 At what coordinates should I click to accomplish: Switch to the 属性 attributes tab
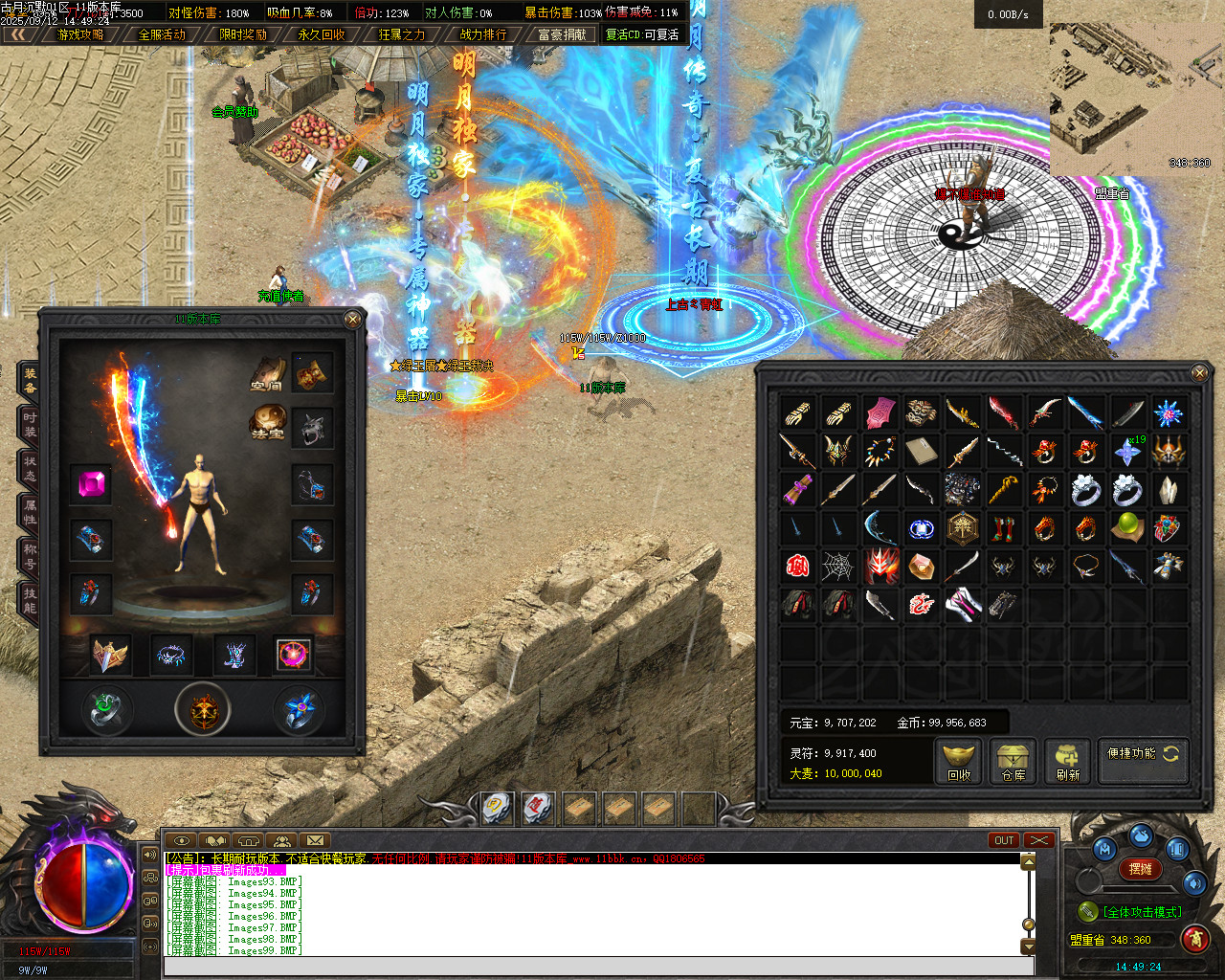pos(30,511)
